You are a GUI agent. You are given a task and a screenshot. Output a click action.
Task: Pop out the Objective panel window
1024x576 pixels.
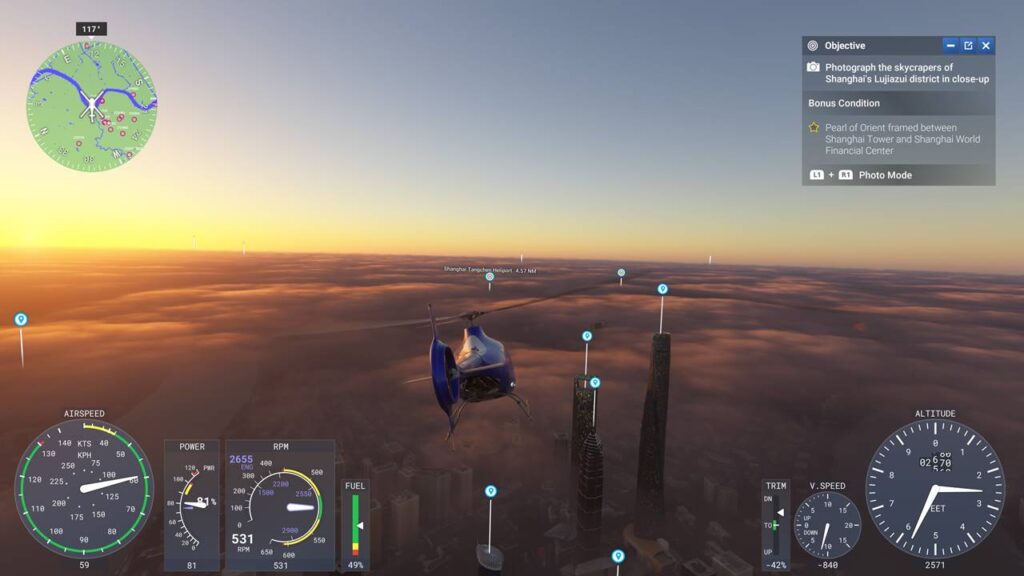968,46
